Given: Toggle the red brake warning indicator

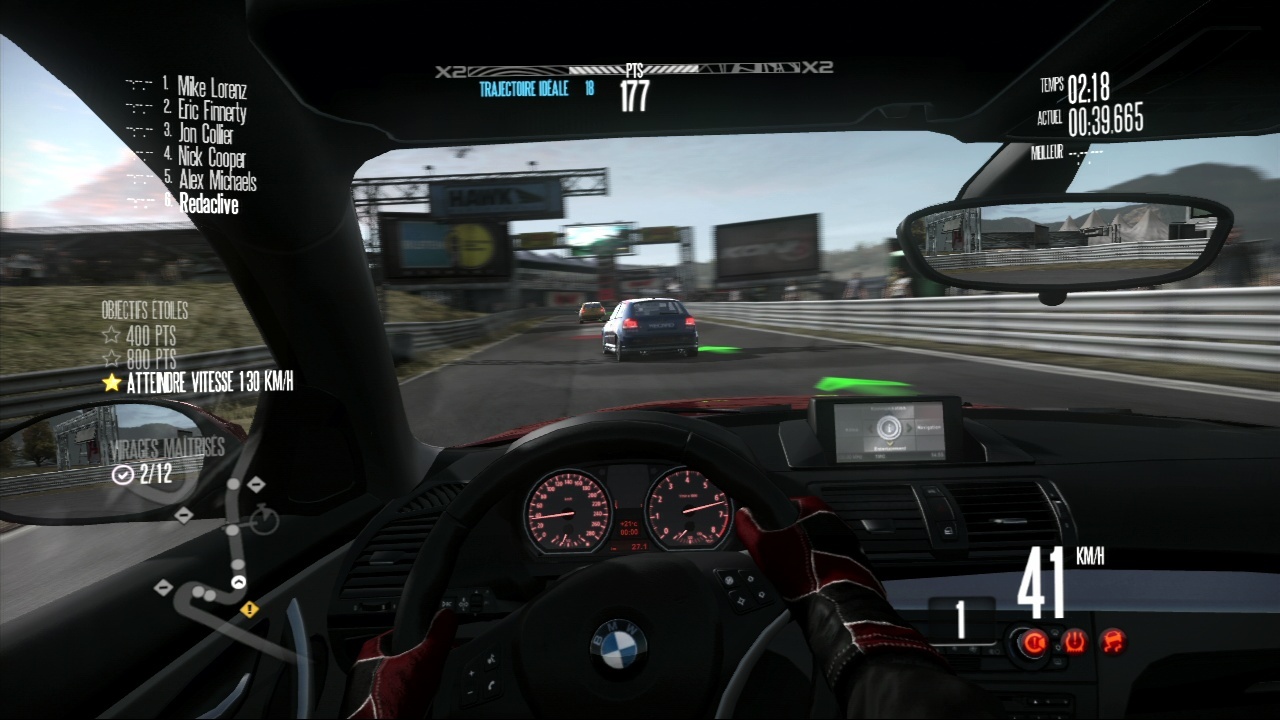Looking at the screenshot, I should tap(1035, 642).
